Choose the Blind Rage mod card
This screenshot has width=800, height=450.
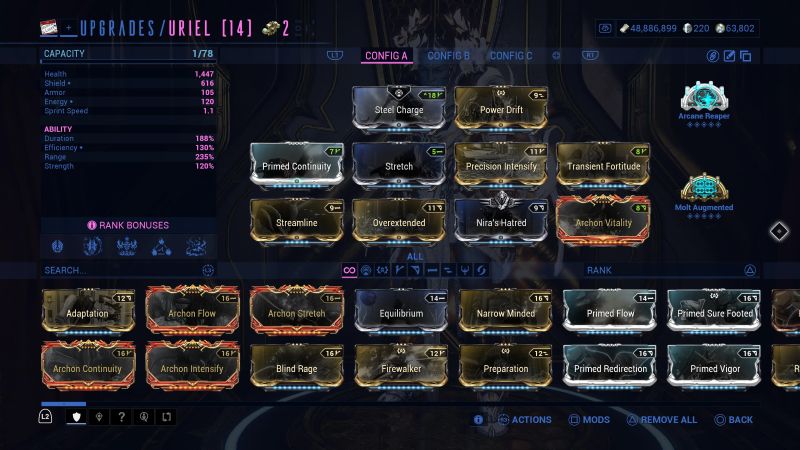point(296,367)
